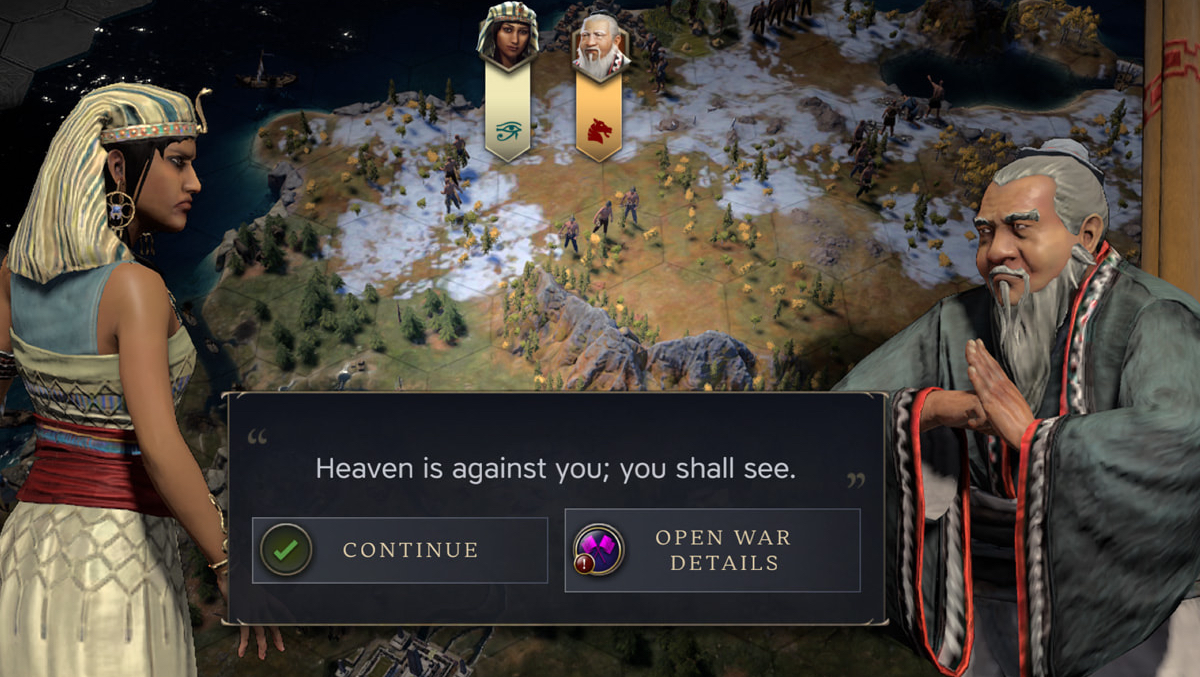The width and height of the screenshot is (1200, 677).
Task: Open War Details panel
Action: [712, 550]
